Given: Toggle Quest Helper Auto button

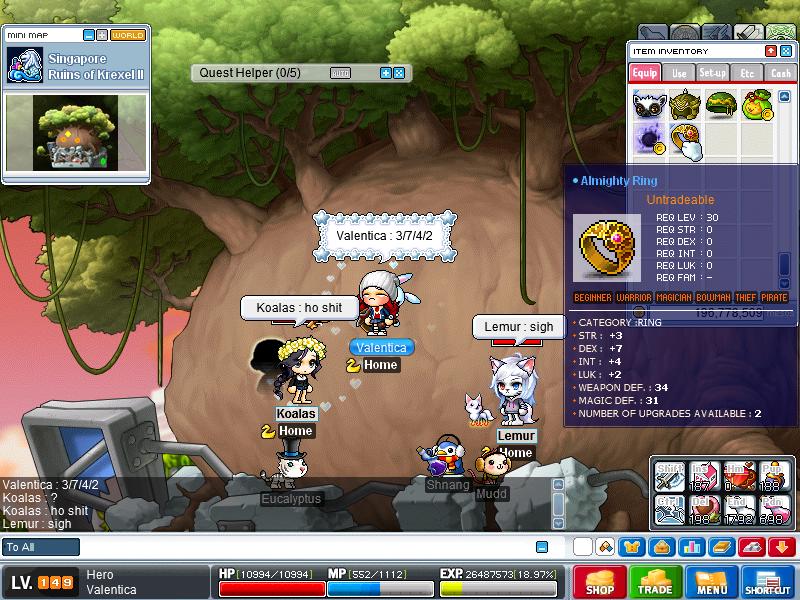Looking at the screenshot, I should [340, 73].
